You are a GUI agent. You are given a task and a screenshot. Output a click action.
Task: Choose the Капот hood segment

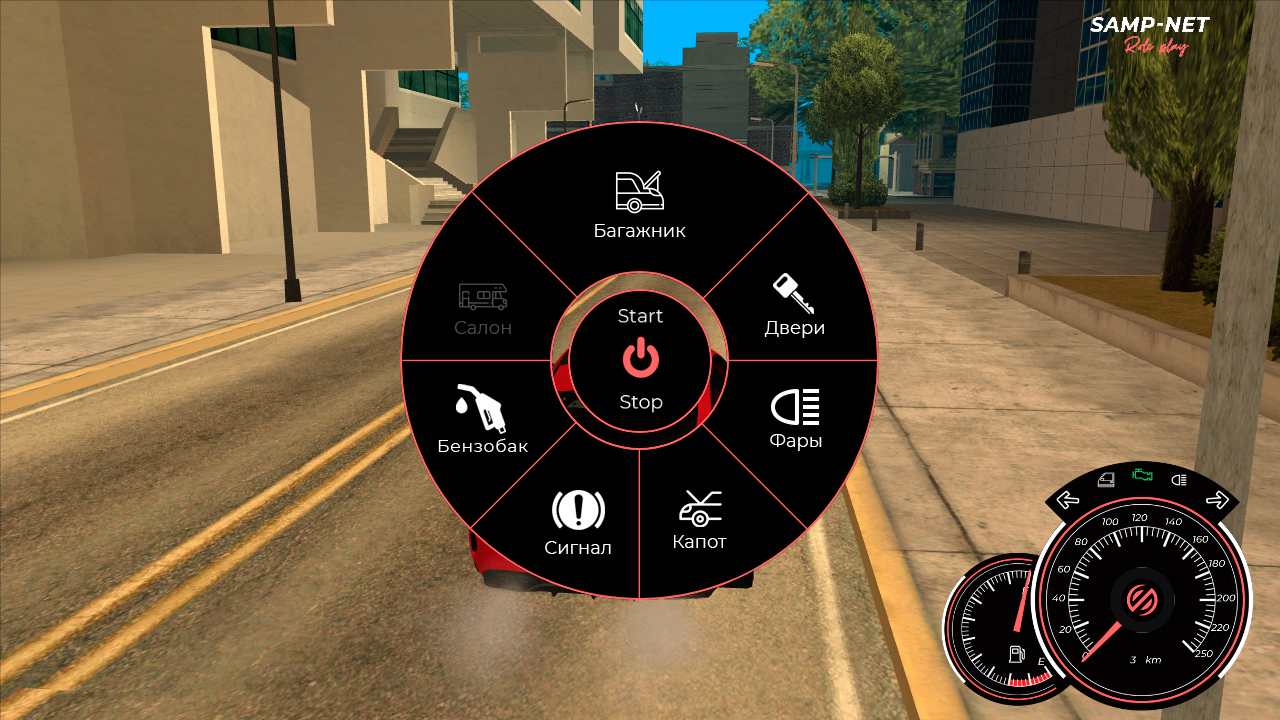699,521
